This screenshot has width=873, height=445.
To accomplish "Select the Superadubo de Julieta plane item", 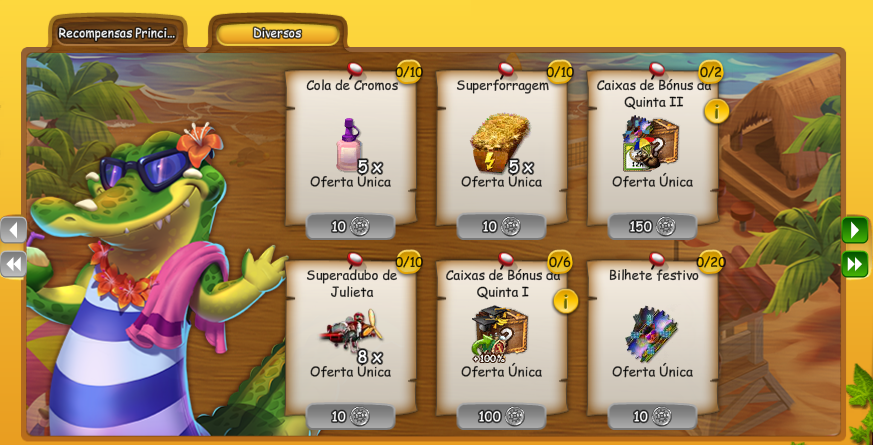I will click(x=349, y=331).
